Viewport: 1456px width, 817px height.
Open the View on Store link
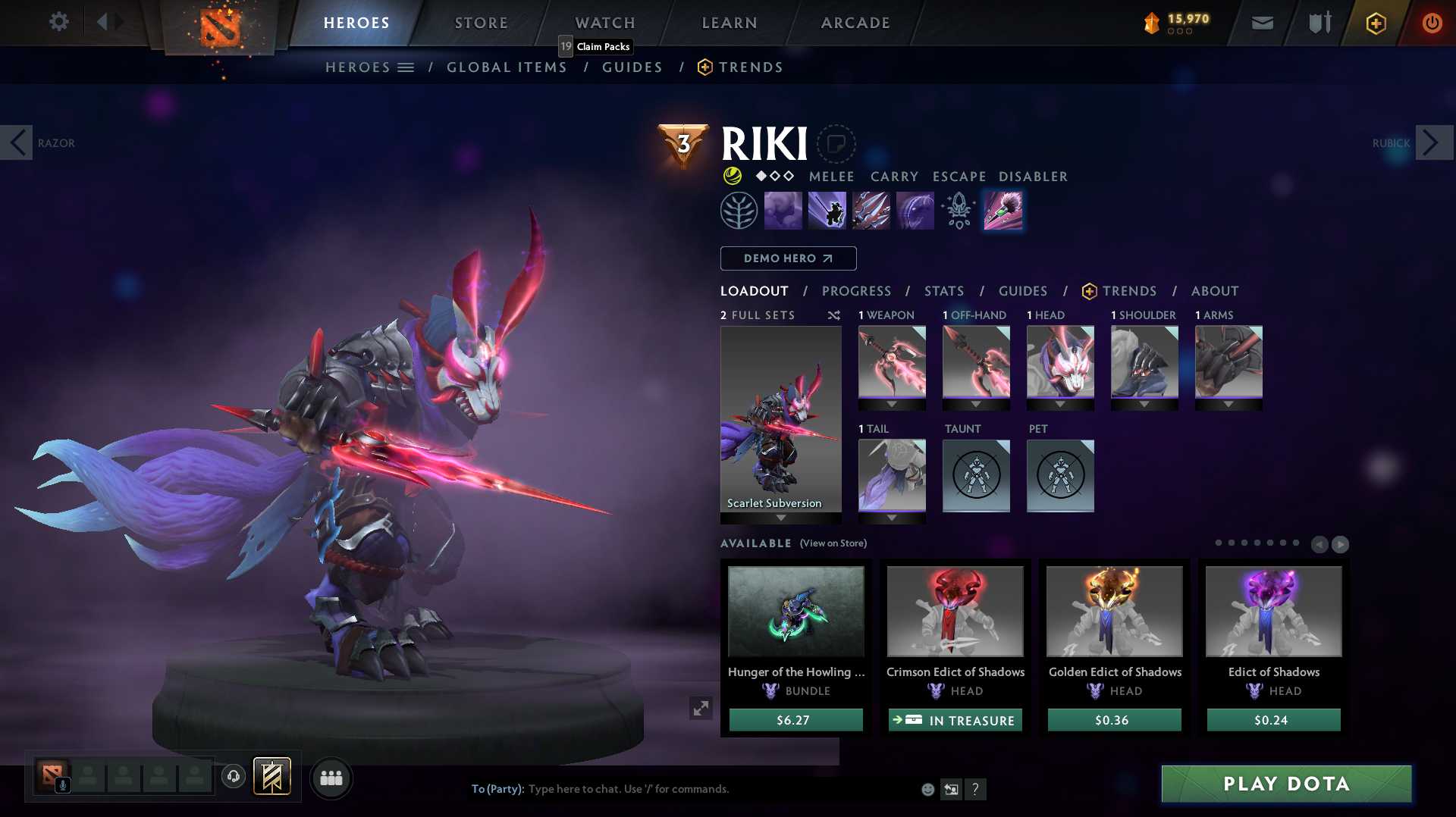(831, 543)
